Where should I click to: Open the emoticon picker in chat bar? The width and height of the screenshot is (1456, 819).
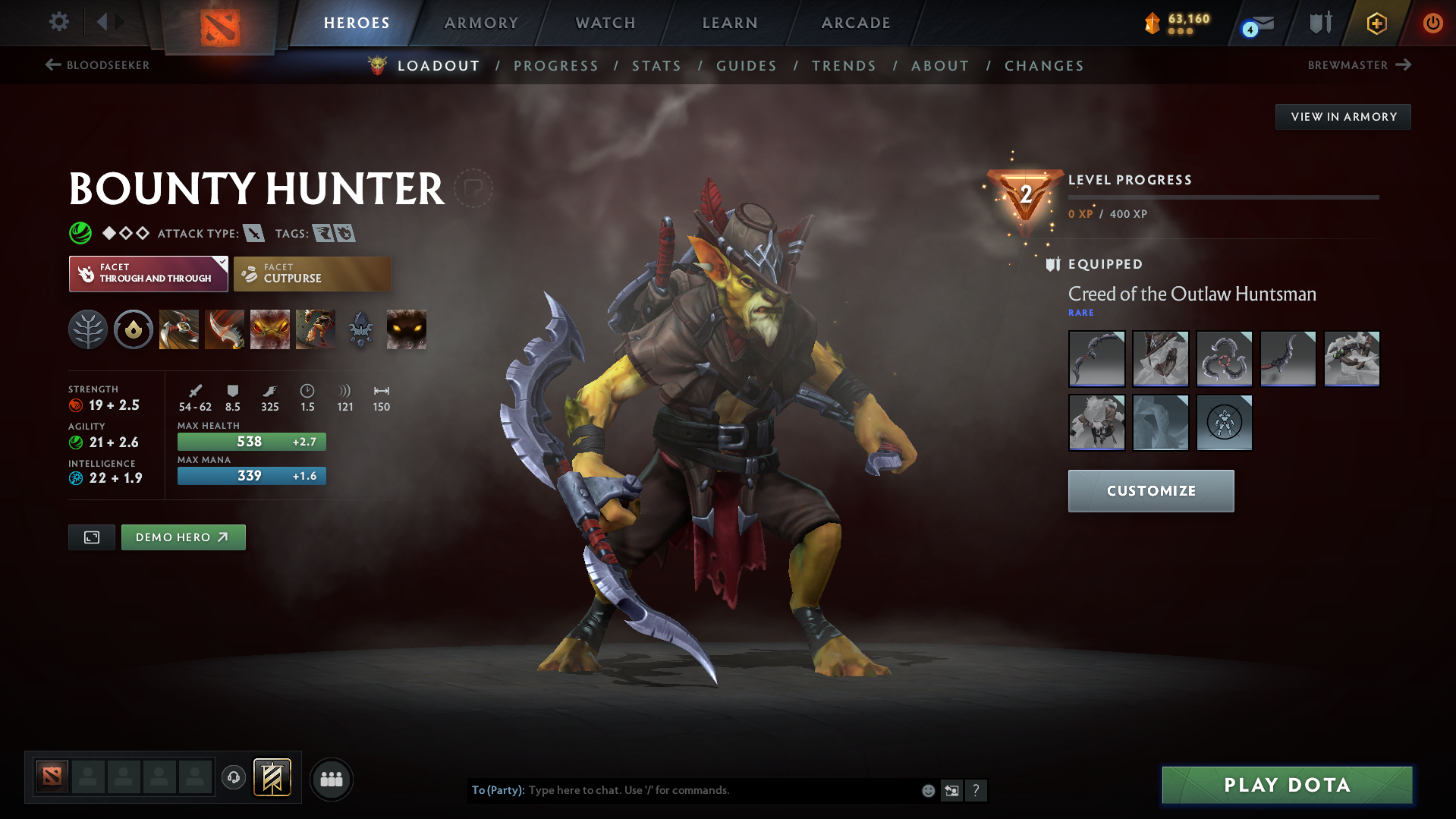pos(927,790)
